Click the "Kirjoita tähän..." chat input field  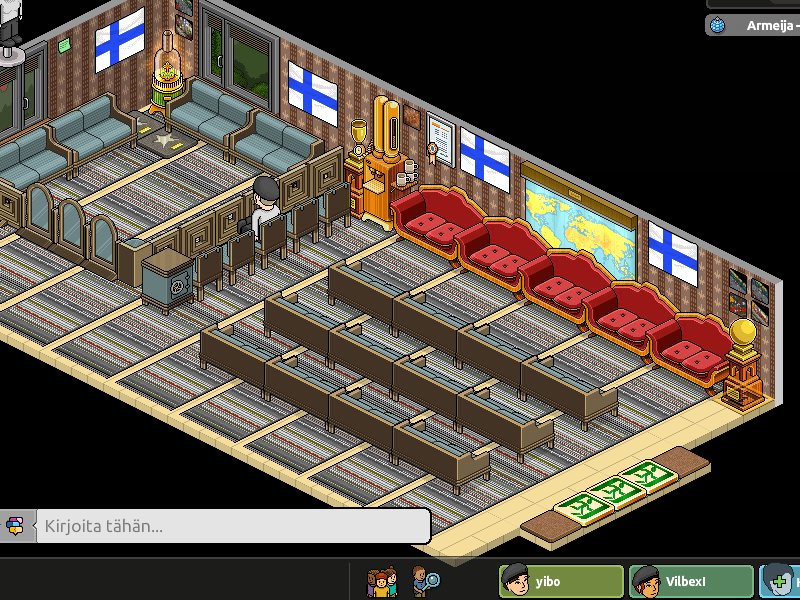232,526
